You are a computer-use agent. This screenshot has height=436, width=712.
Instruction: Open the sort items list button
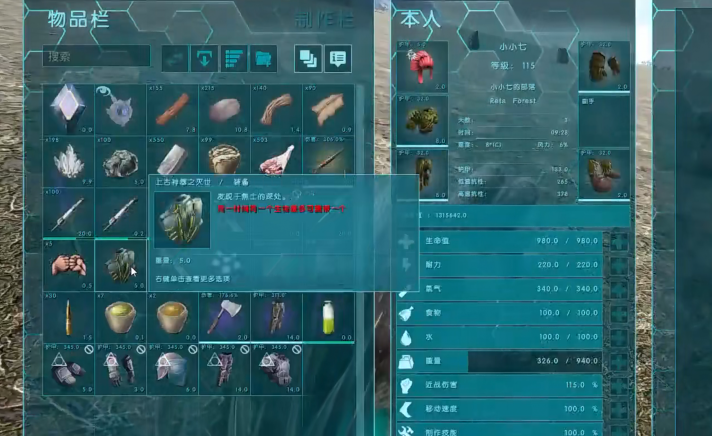point(234,58)
